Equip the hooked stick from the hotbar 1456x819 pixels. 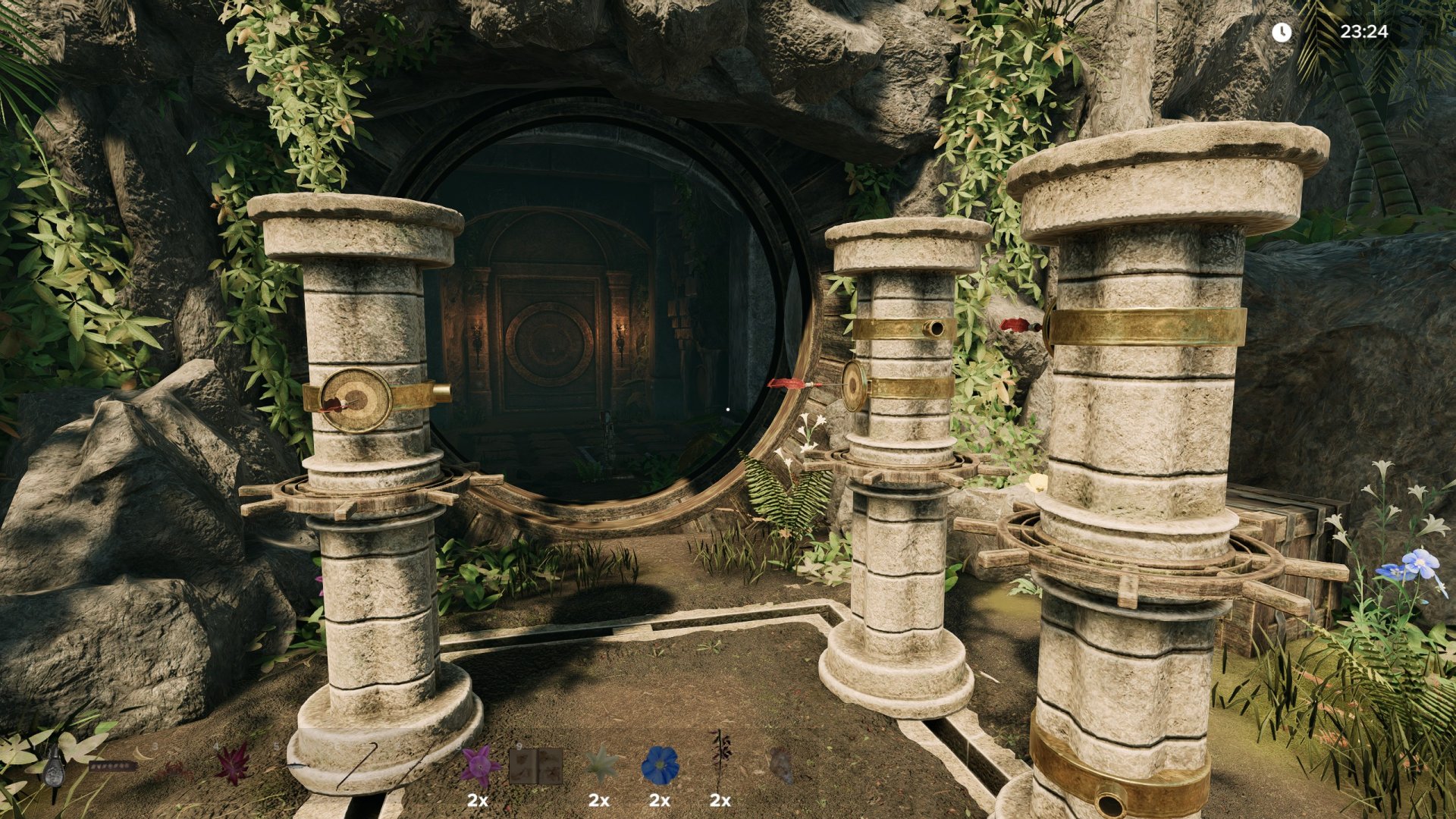pos(355,764)
